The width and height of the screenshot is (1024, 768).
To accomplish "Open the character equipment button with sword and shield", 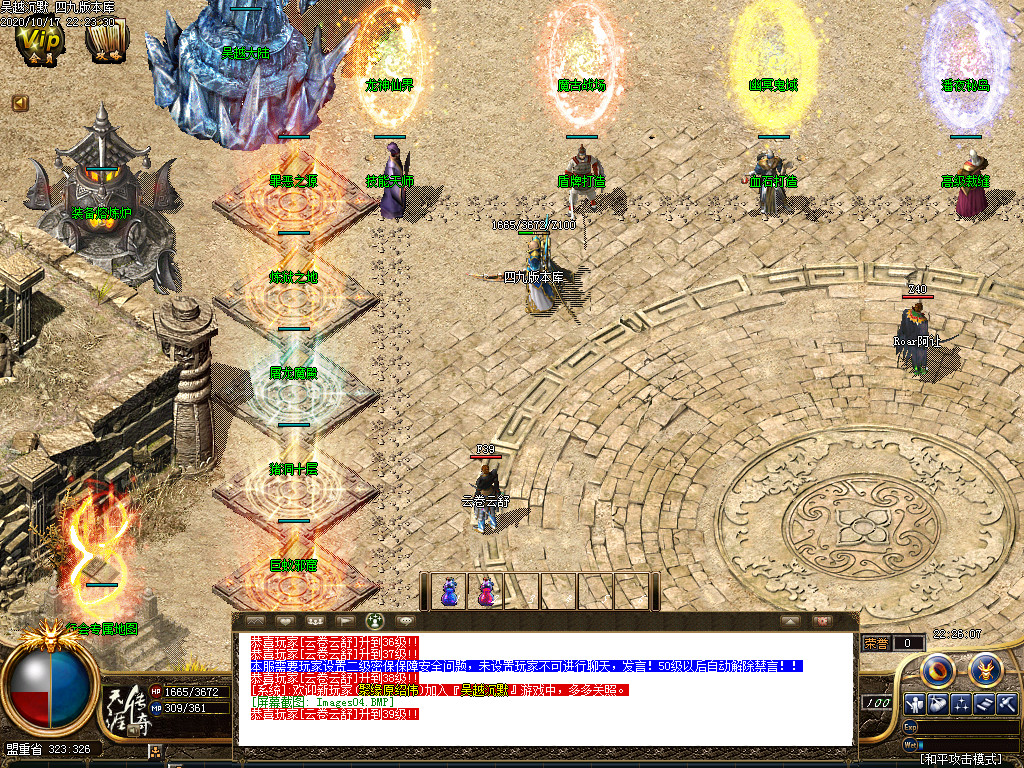I will click(912, 703).
